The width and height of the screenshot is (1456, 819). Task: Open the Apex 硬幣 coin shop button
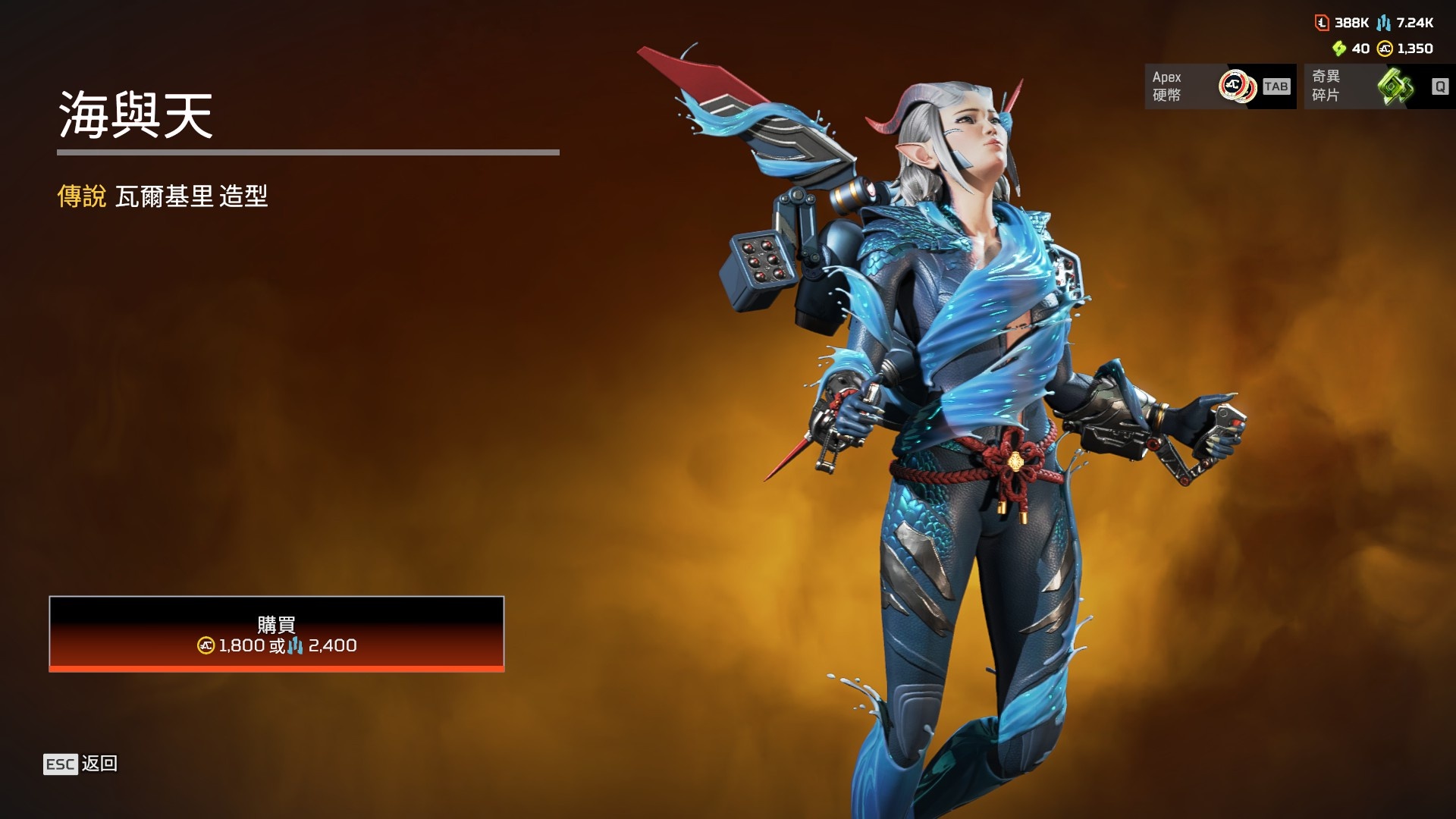(x=1219, y=86)
